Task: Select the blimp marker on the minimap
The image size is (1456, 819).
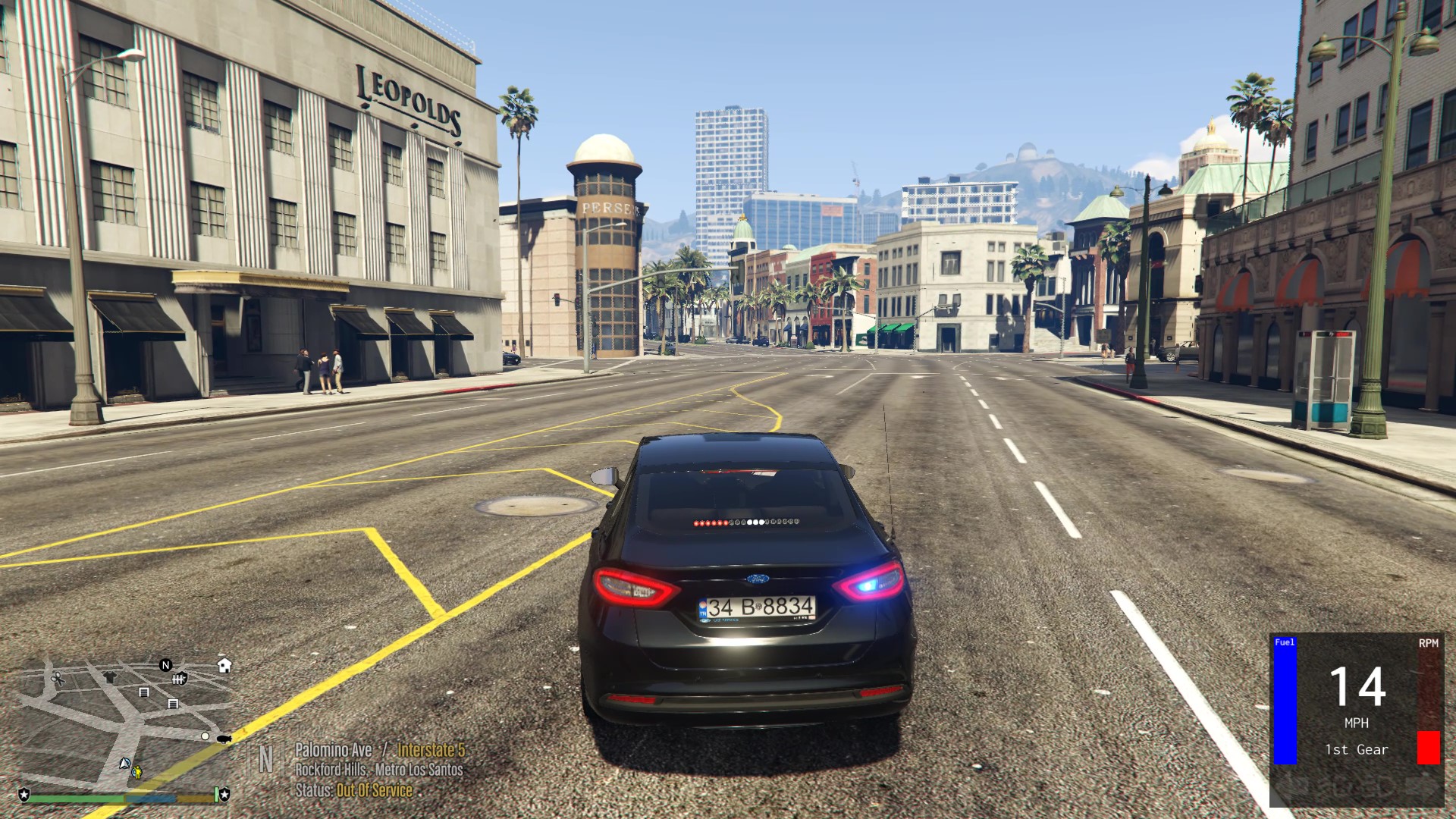Action: 224,739
